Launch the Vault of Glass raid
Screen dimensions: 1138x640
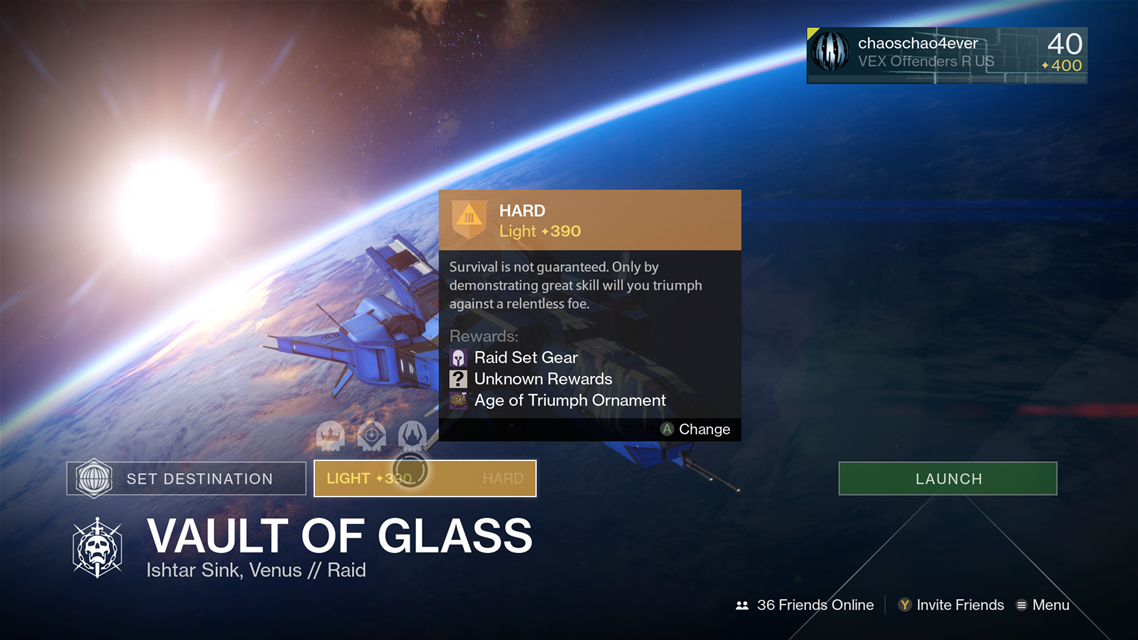(x=947, y=479)
